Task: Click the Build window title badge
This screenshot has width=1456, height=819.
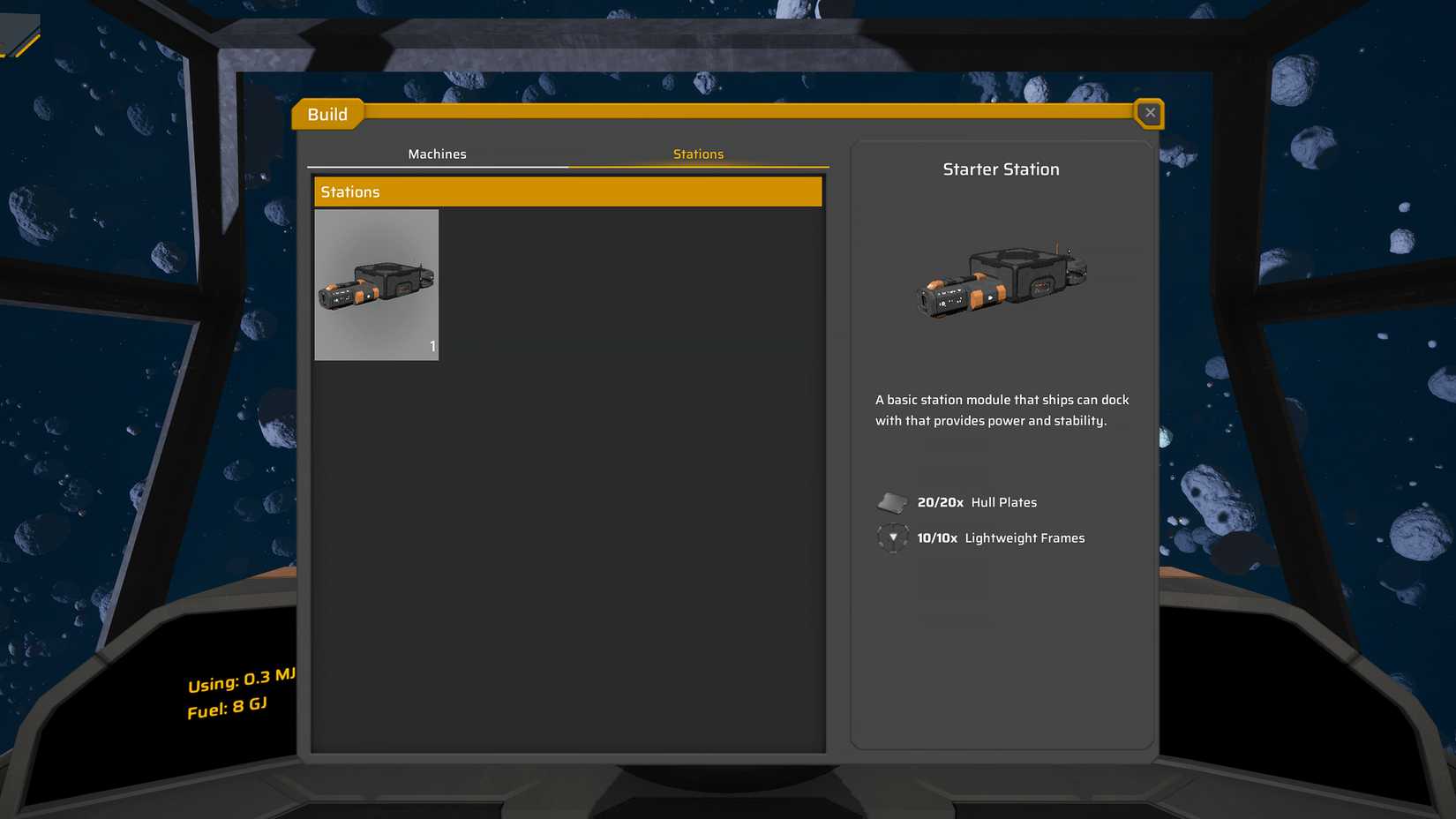Action: pos(327,114)
